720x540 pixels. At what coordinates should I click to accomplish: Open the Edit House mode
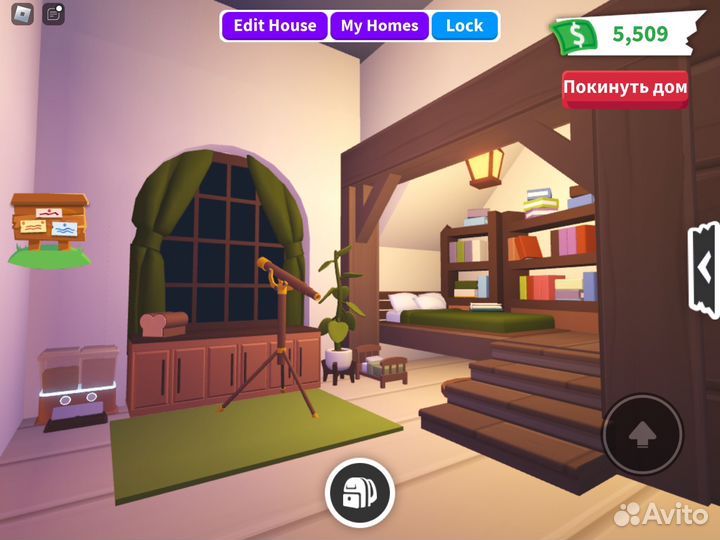point(275,26)
